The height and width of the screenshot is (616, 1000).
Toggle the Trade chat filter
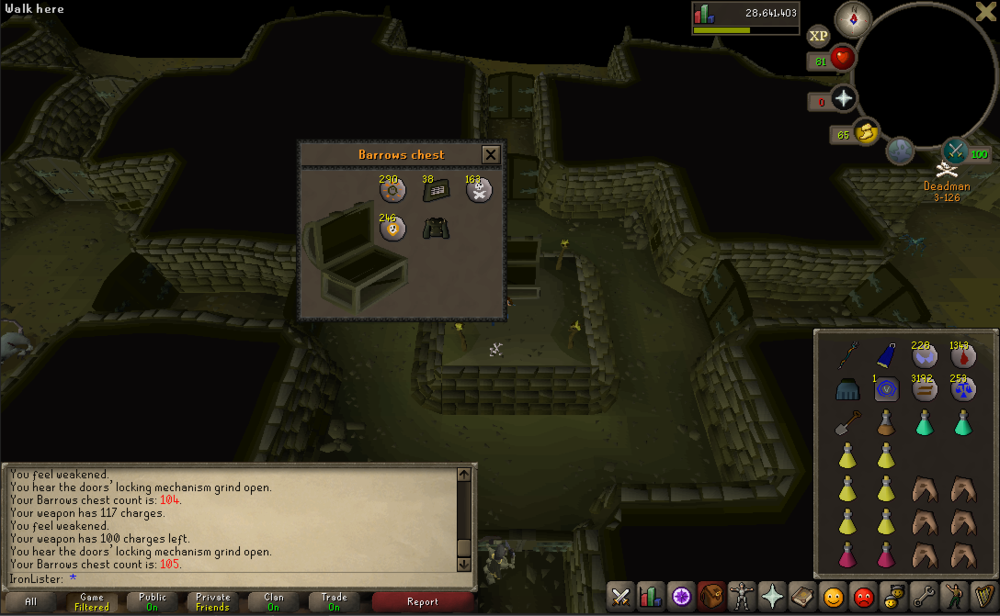pyautogui.click(x=334, y=602)
